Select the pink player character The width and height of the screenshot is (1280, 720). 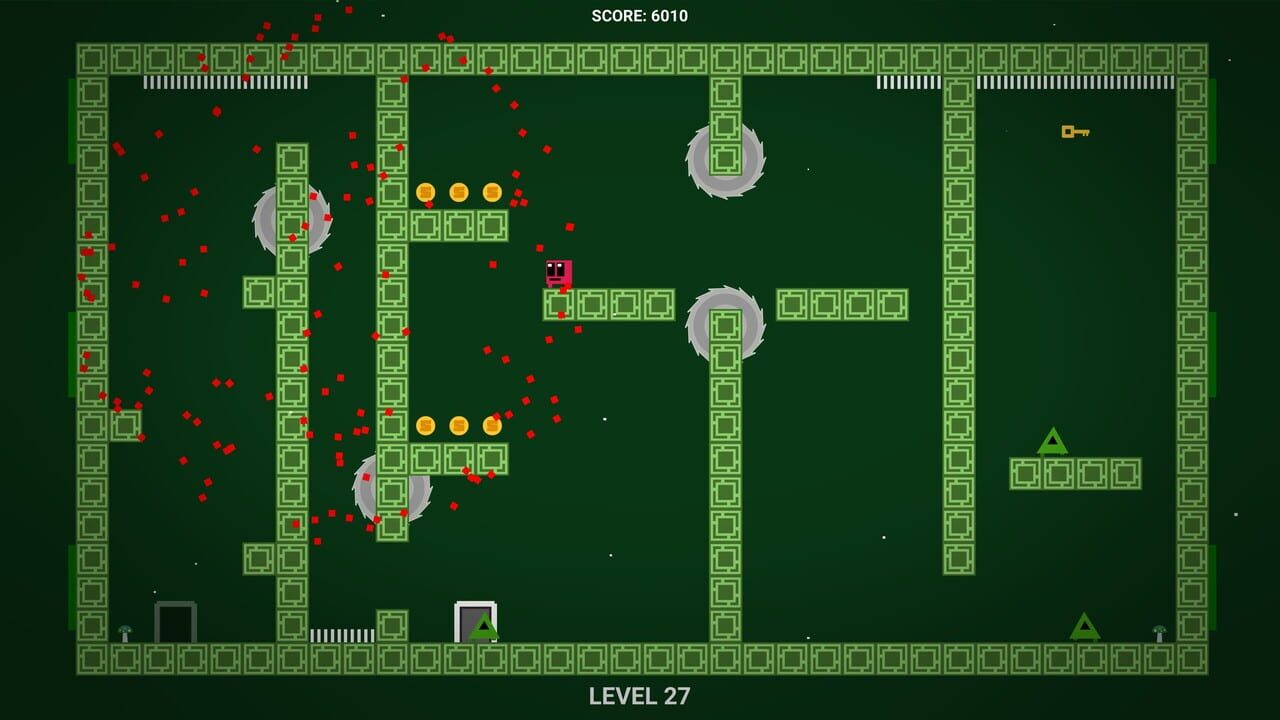557,272
